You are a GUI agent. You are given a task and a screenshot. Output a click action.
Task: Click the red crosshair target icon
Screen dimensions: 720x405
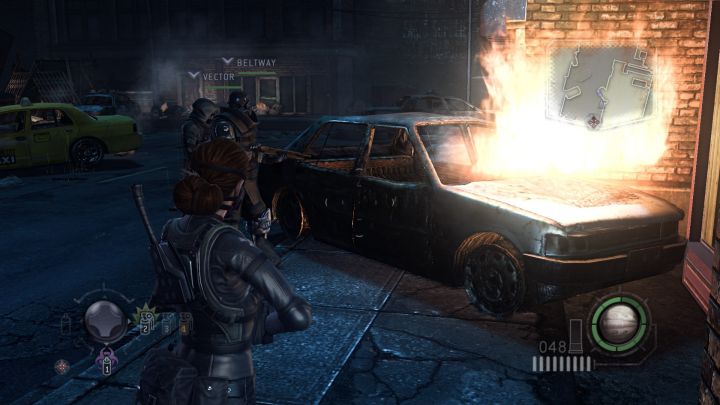click(62, 366)
